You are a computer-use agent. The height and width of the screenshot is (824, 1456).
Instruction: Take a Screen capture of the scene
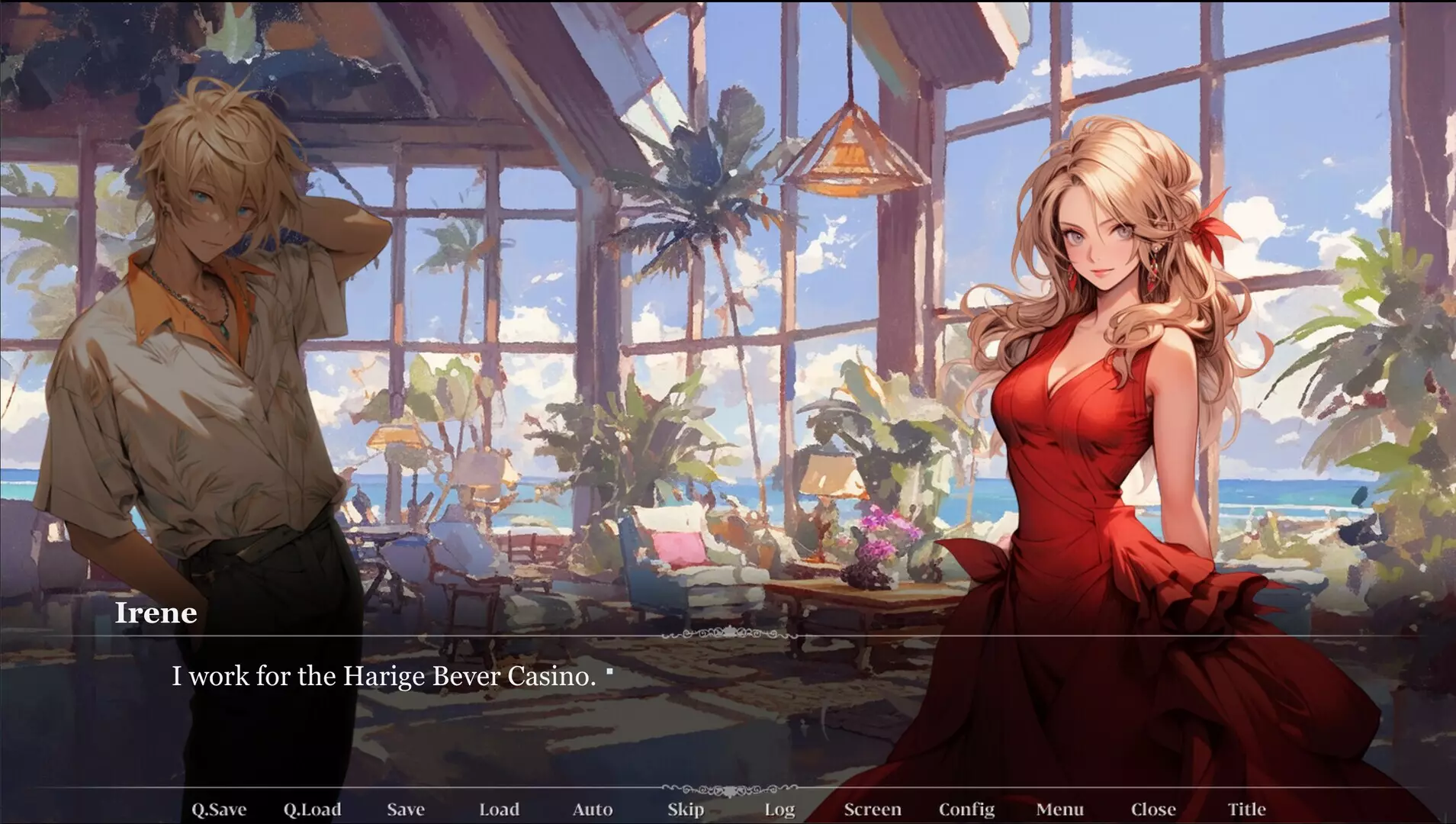(874, 809)
